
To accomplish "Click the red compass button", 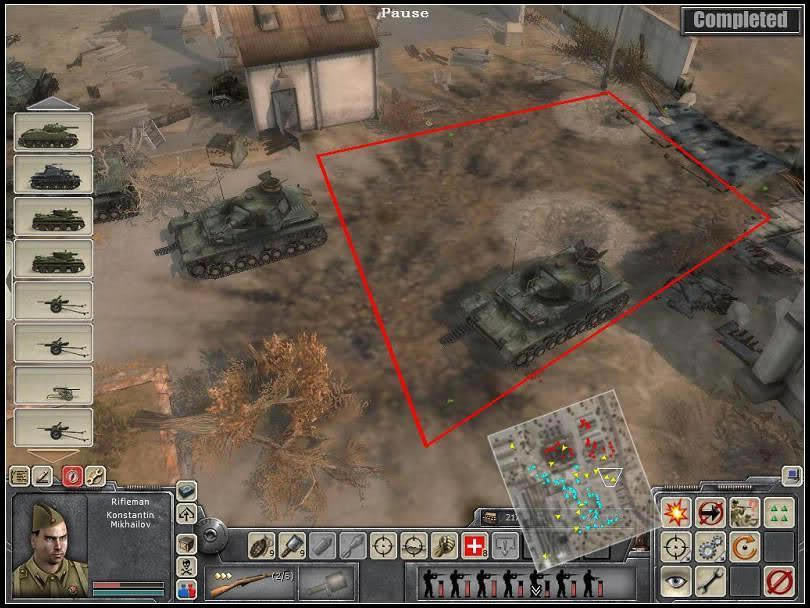I will 72,476.
